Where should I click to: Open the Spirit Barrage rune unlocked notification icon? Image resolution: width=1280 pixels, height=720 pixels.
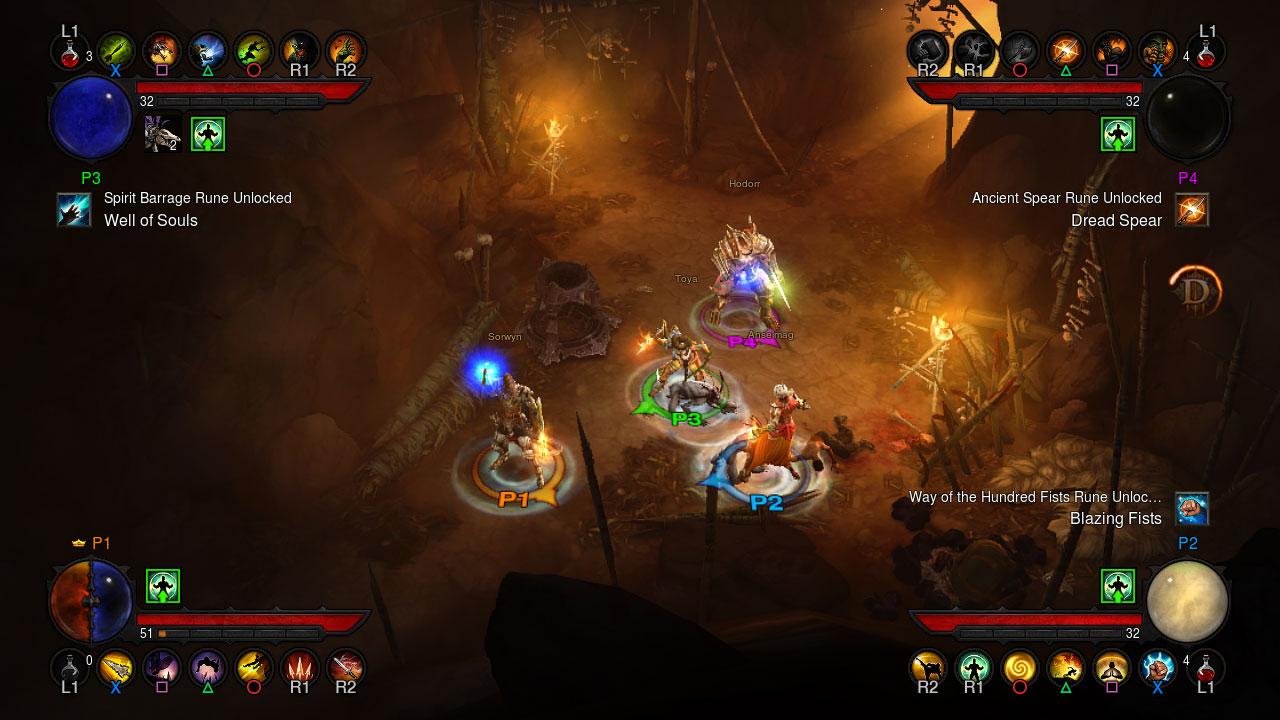click(x=74, y=210)
